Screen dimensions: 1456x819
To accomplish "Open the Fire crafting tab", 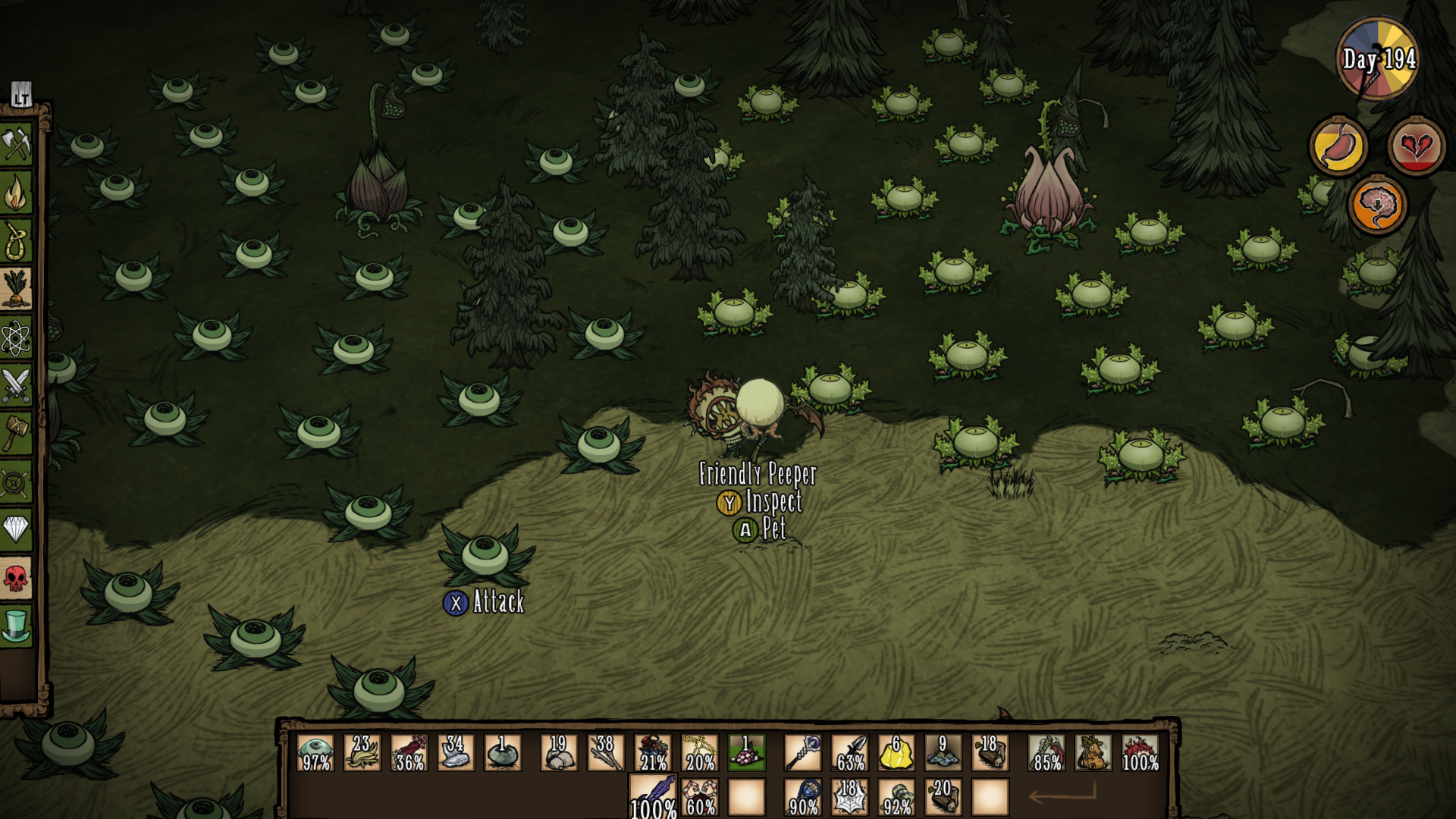I will point(16,193).
